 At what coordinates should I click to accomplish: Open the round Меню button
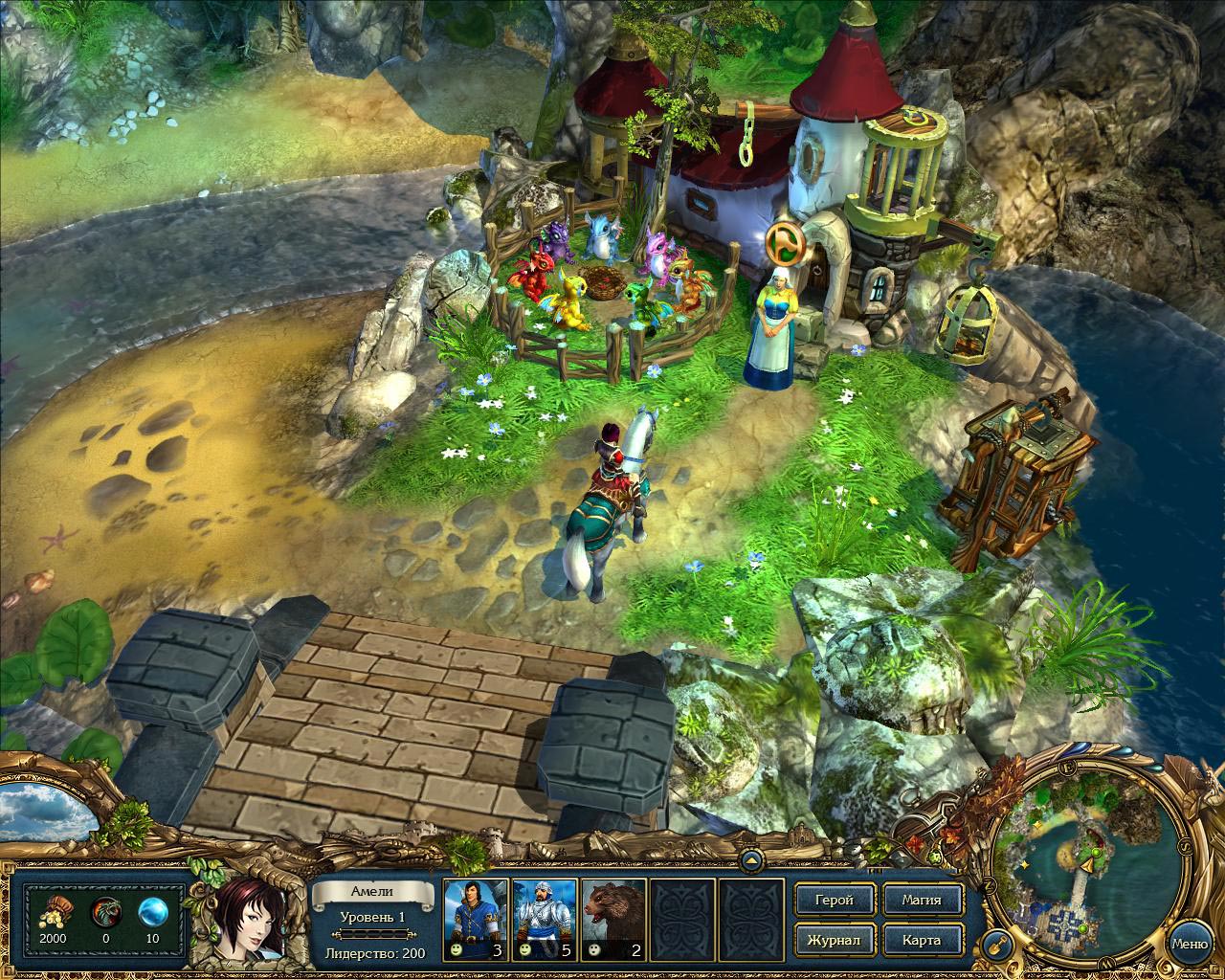1190,943
